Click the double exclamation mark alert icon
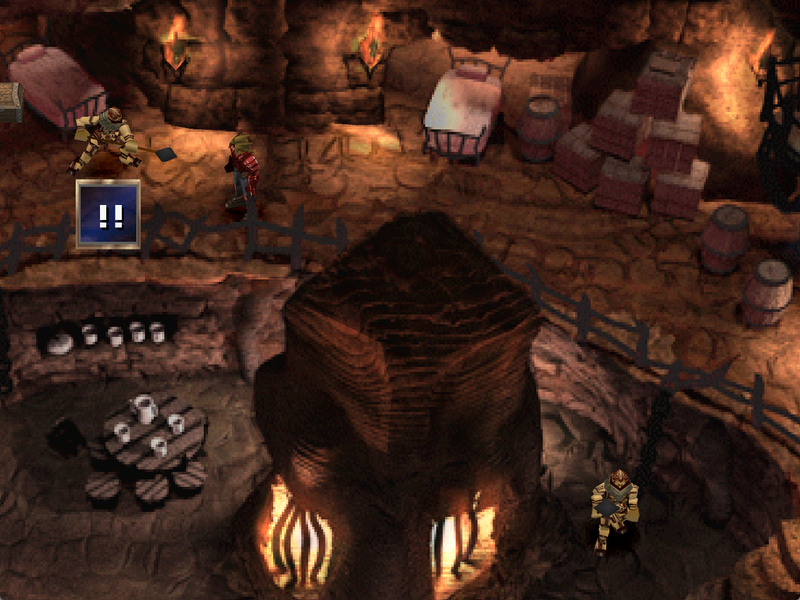800x600 pixels. pyautogui.click(x=108, y=214)
